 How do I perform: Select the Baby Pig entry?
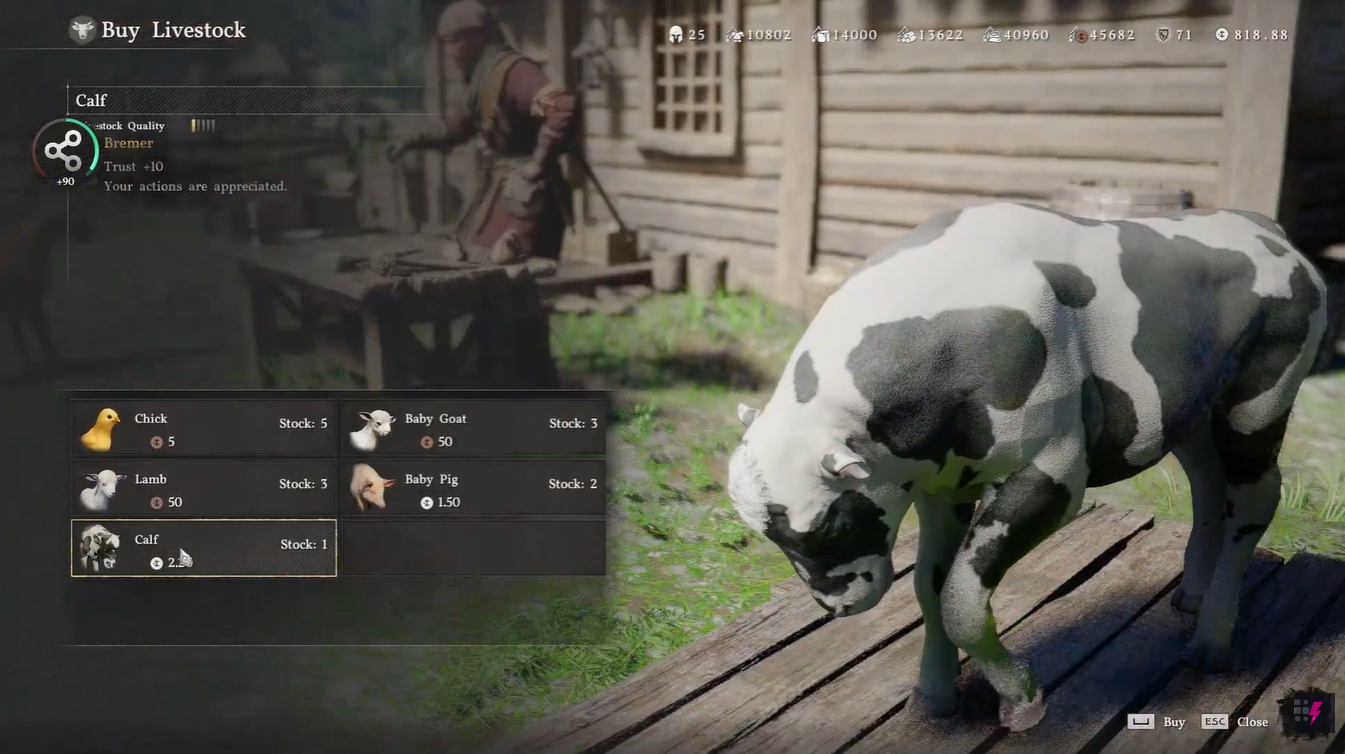(x=474, y=489)
